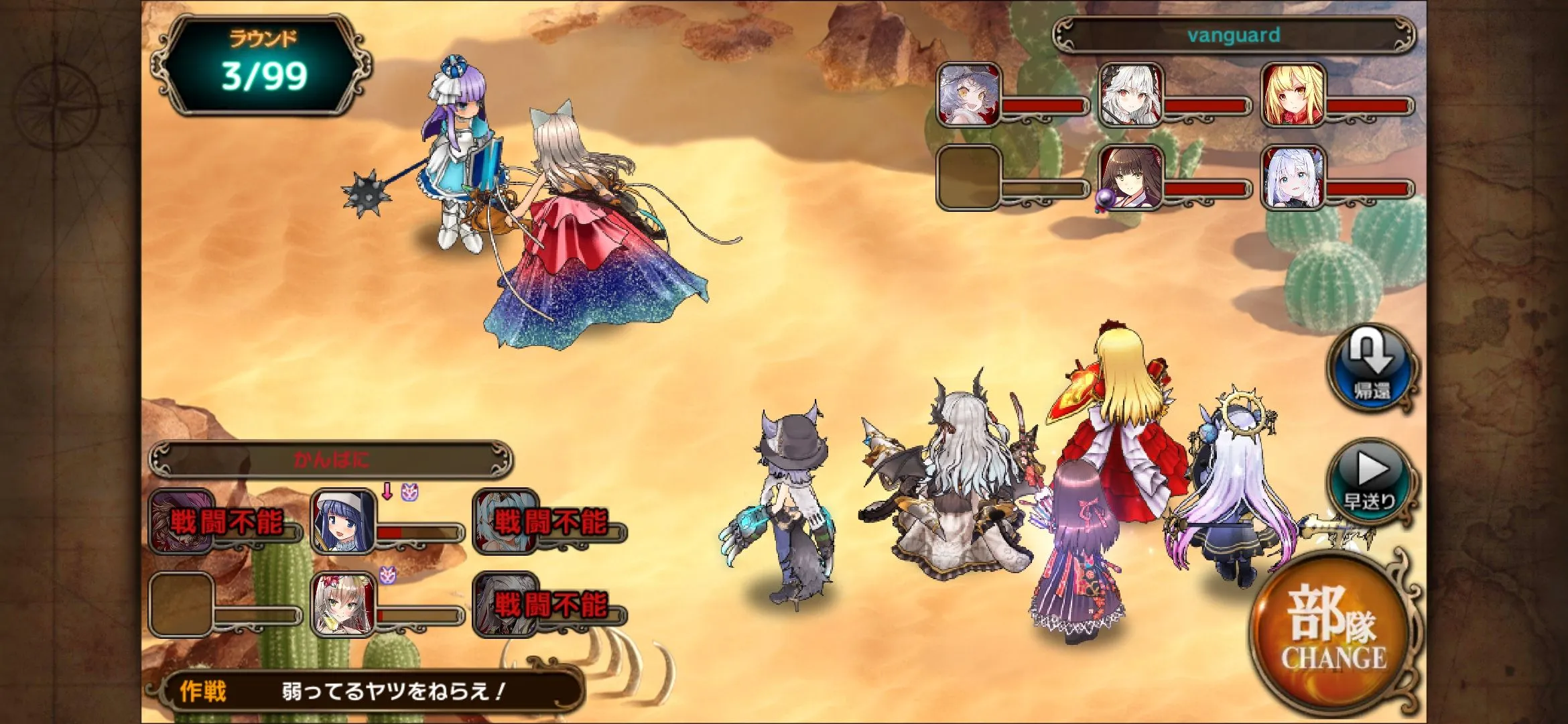Select the dark-haired kimono girl ally portrait
This screenshot has width=1568, height=724.
[1130, 178]
